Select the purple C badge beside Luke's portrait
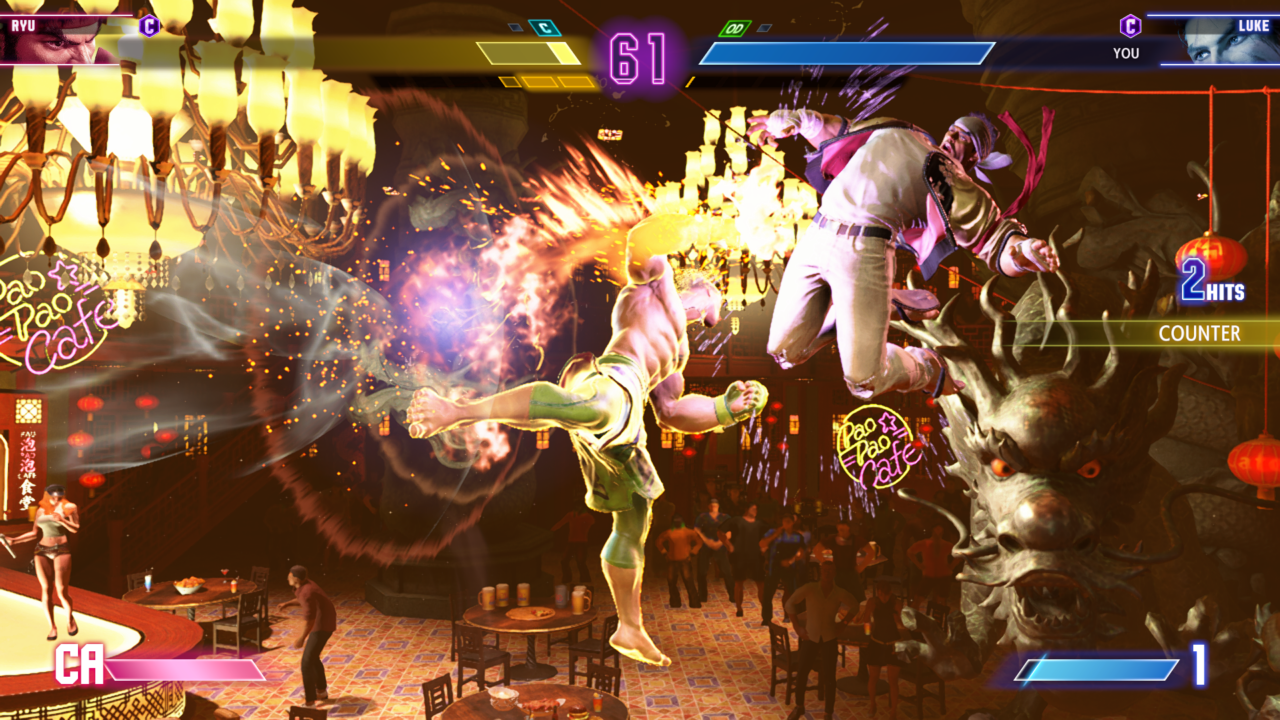Screen dimensions: 1280x720 [1130, 26]
